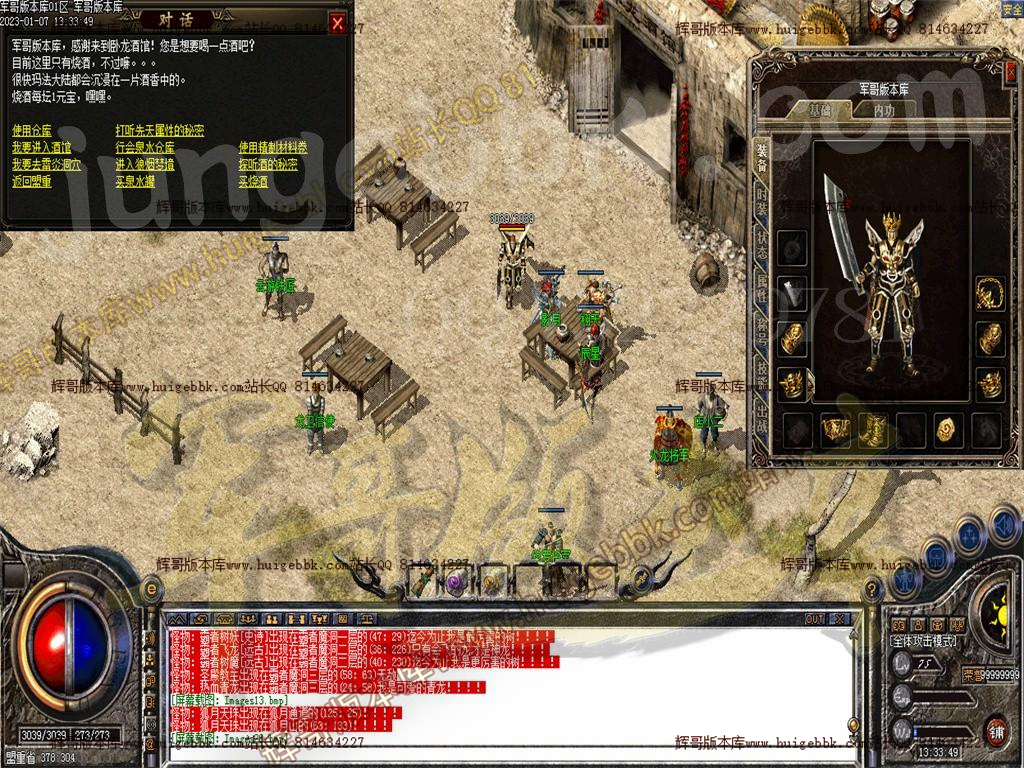Choose 我要去雷炎洞穴 option

coord(45,165)
